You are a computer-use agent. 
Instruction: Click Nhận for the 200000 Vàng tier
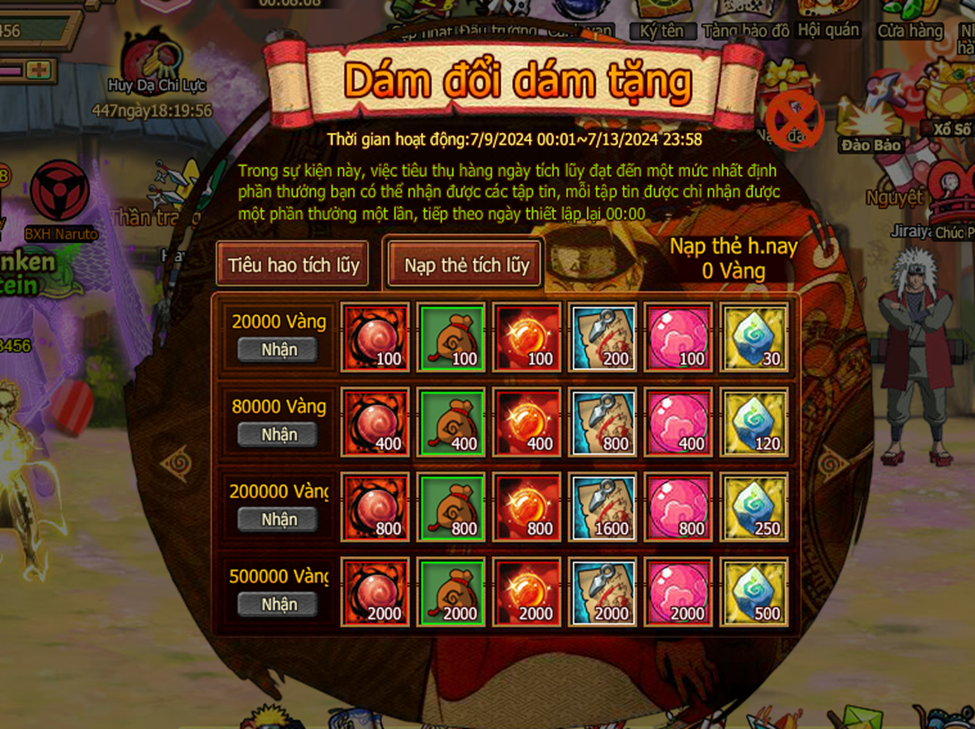279,519
